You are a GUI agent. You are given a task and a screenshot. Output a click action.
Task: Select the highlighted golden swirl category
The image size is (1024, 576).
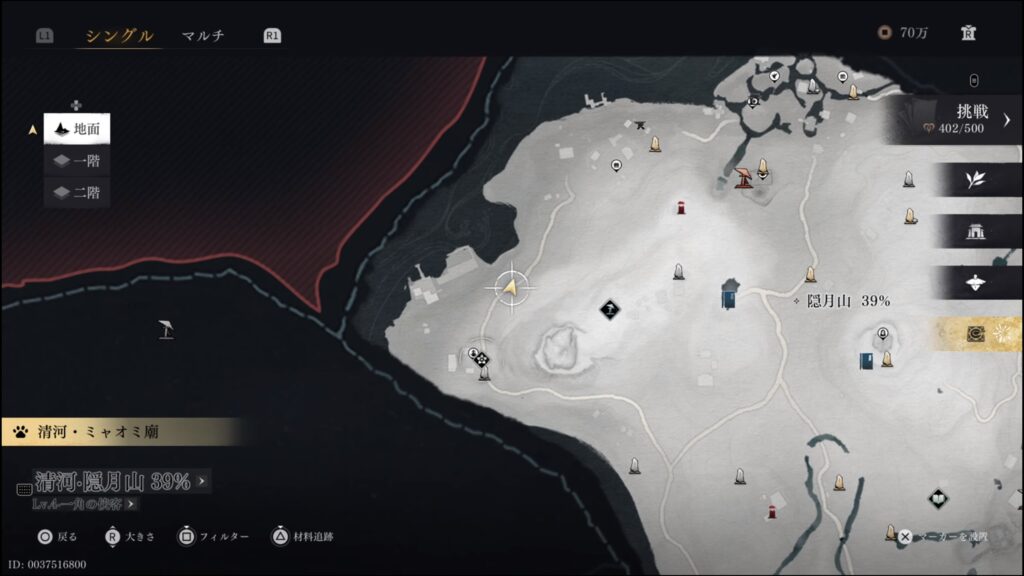pyautogui.click(x=975, y=335)
